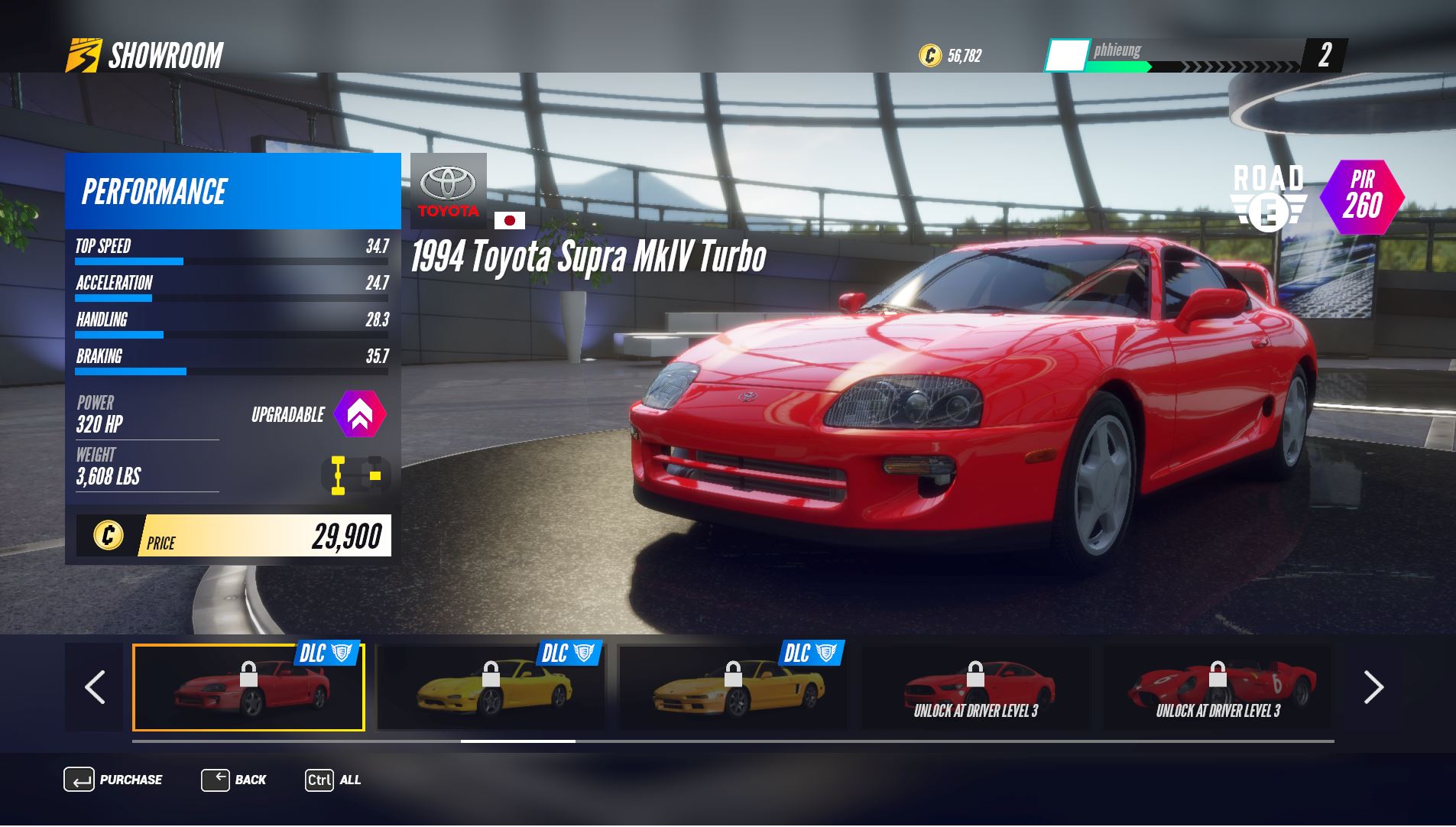Go back from the showroom
The image size is (1456, 827).
(234, 780)
